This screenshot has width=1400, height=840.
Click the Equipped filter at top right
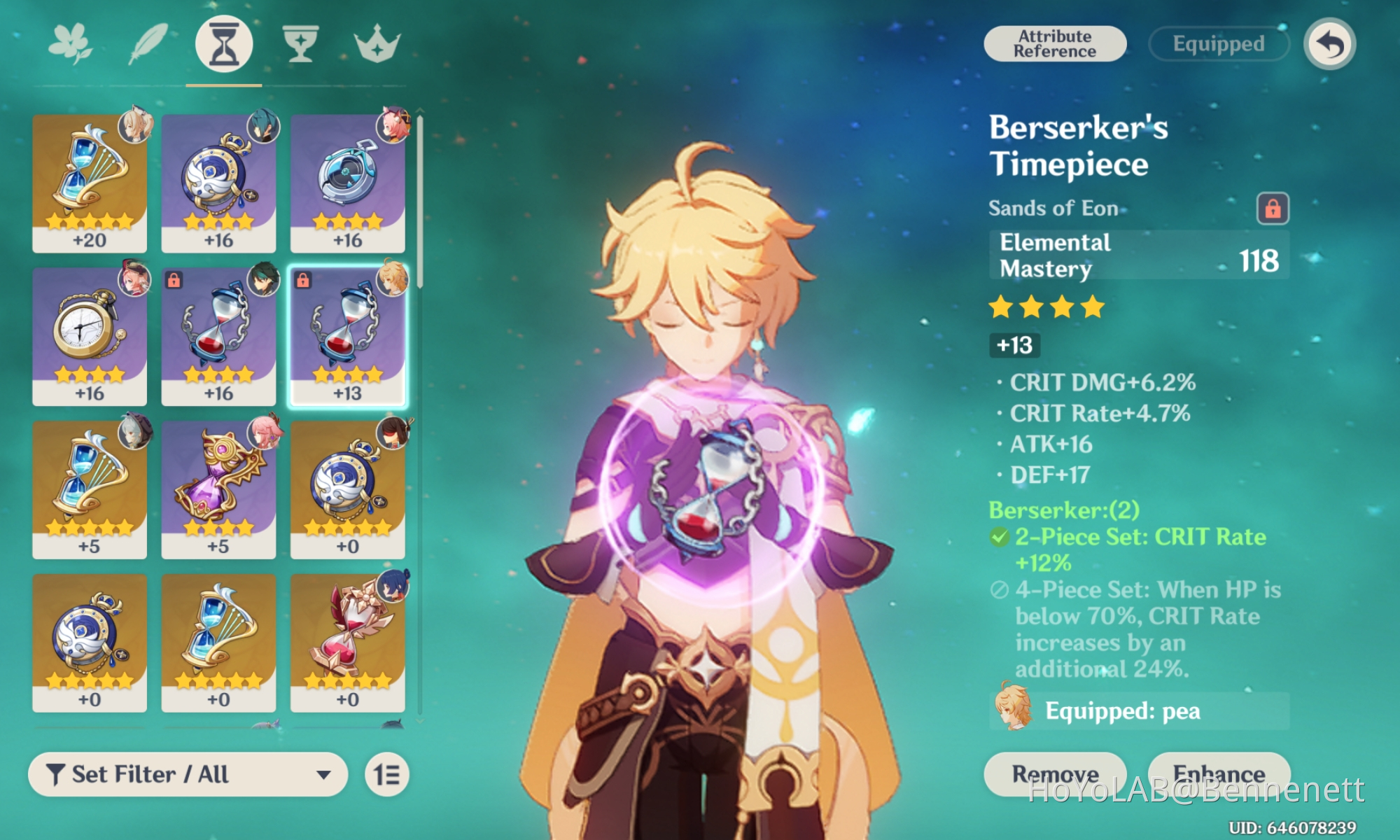tap(1218, 44)
